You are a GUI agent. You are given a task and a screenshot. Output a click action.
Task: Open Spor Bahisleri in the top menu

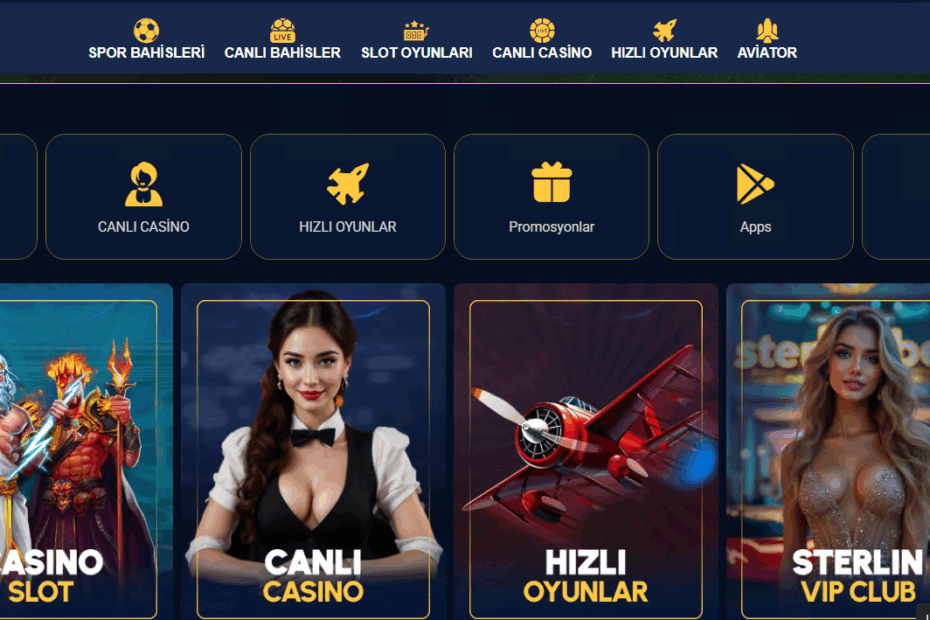(x=146, y=41)
